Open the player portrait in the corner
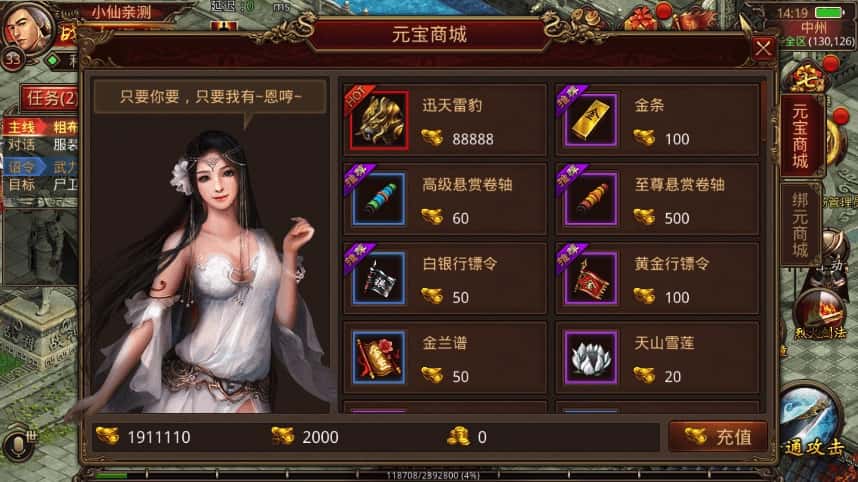Image resolution: width=858 pixels, height=482 pixels. click(28, 28)
